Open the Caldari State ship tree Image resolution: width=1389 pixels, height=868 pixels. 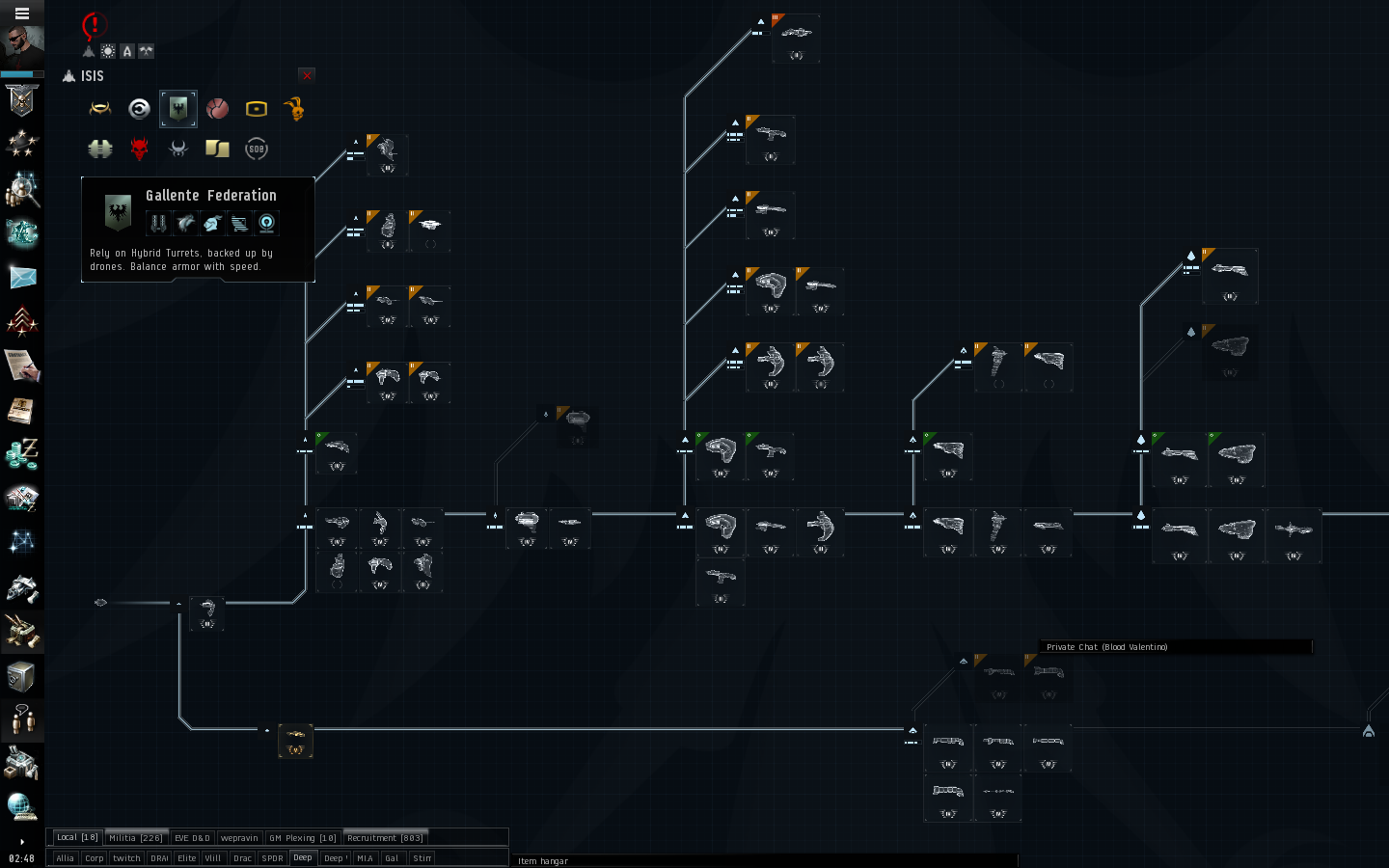[139, 108]
